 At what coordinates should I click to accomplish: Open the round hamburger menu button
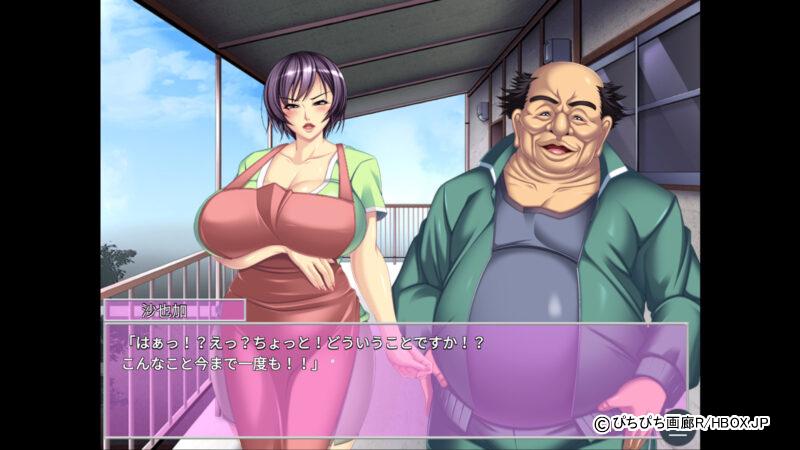pyautogui.click(x=676, y=434)
